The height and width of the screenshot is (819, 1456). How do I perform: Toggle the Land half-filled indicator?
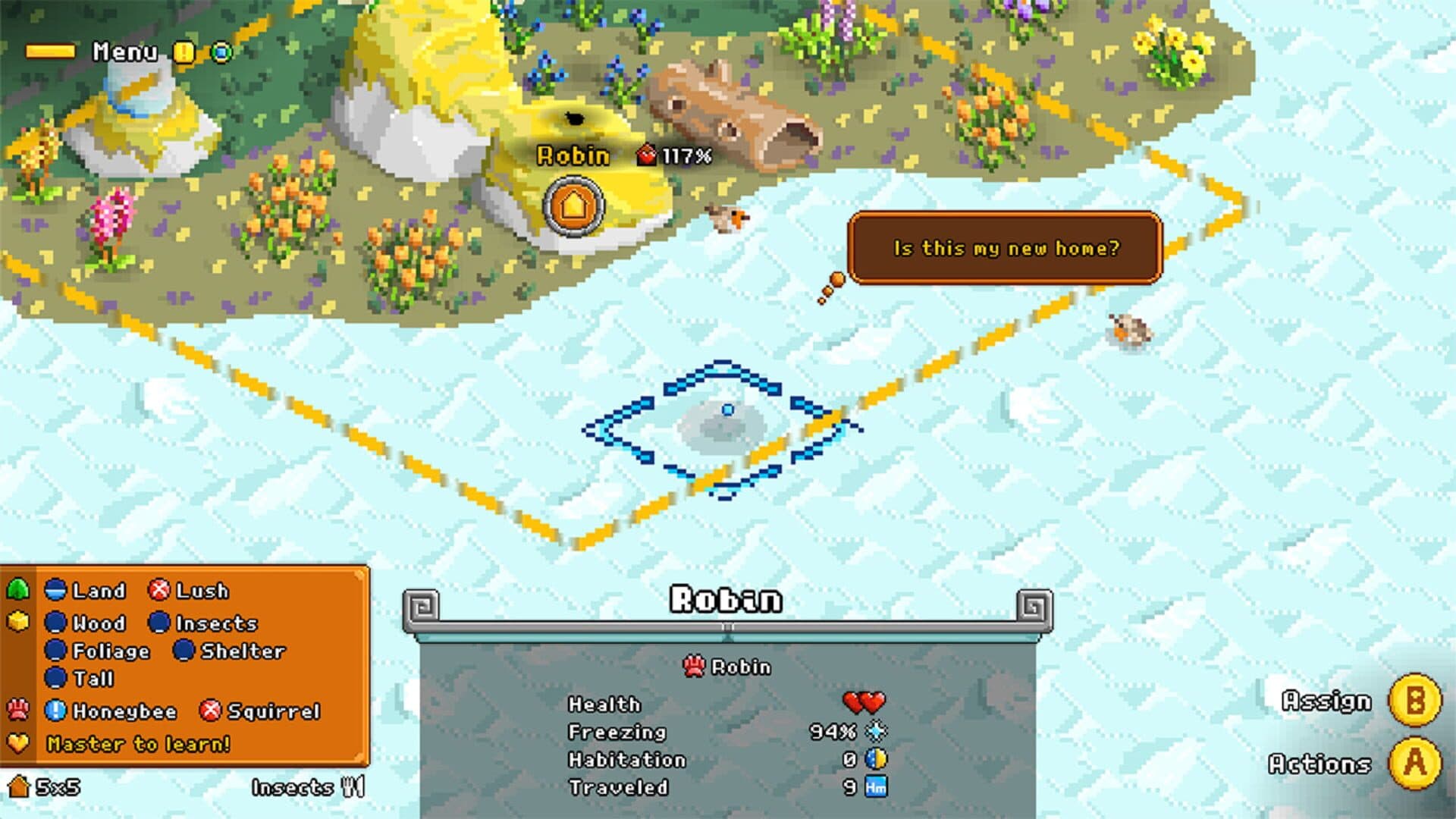click(x=56, y=590)
